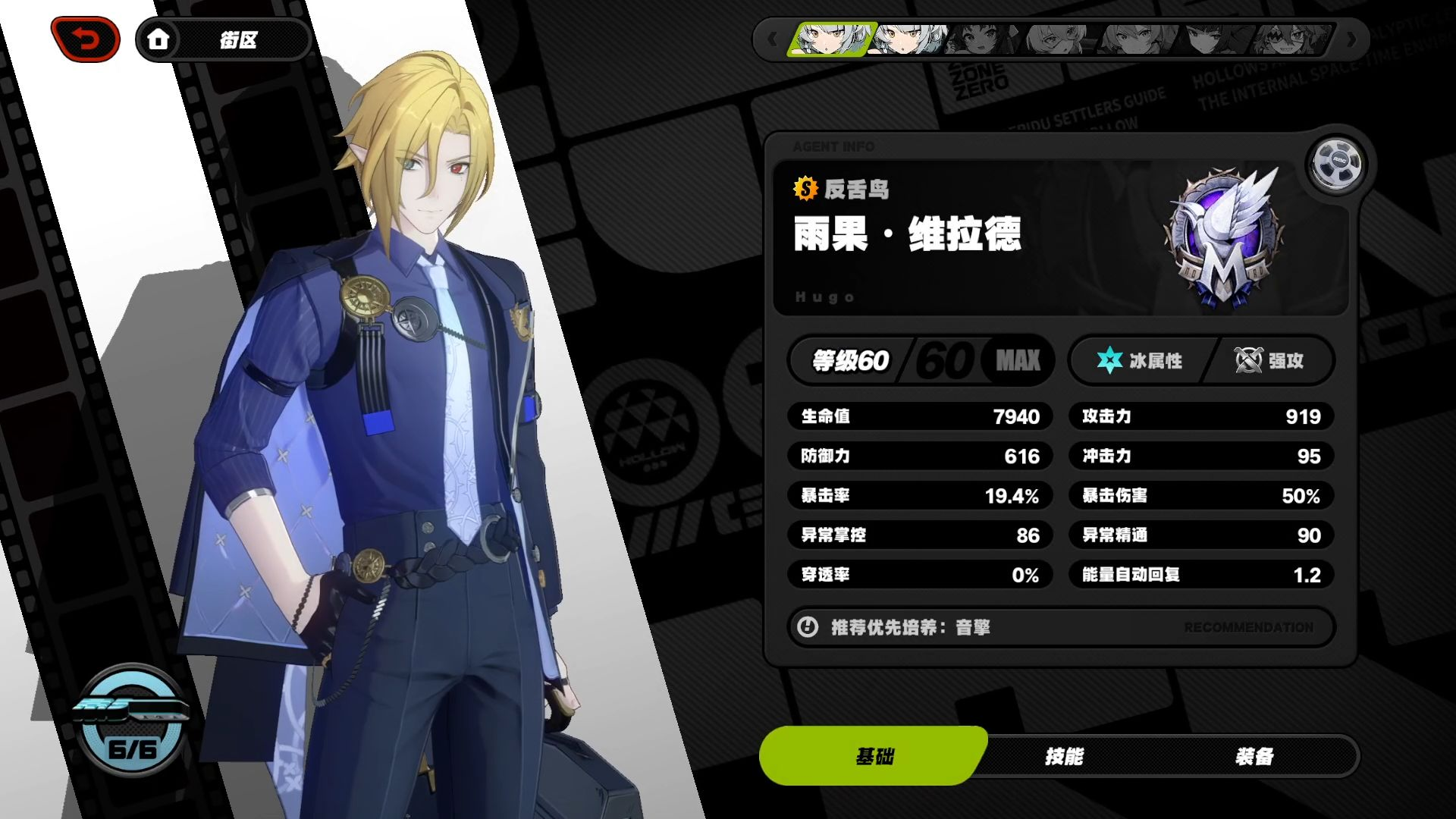Screen dimensions: 1456x819
Task: Open the 装备 tab
Action: [1254, 756]
